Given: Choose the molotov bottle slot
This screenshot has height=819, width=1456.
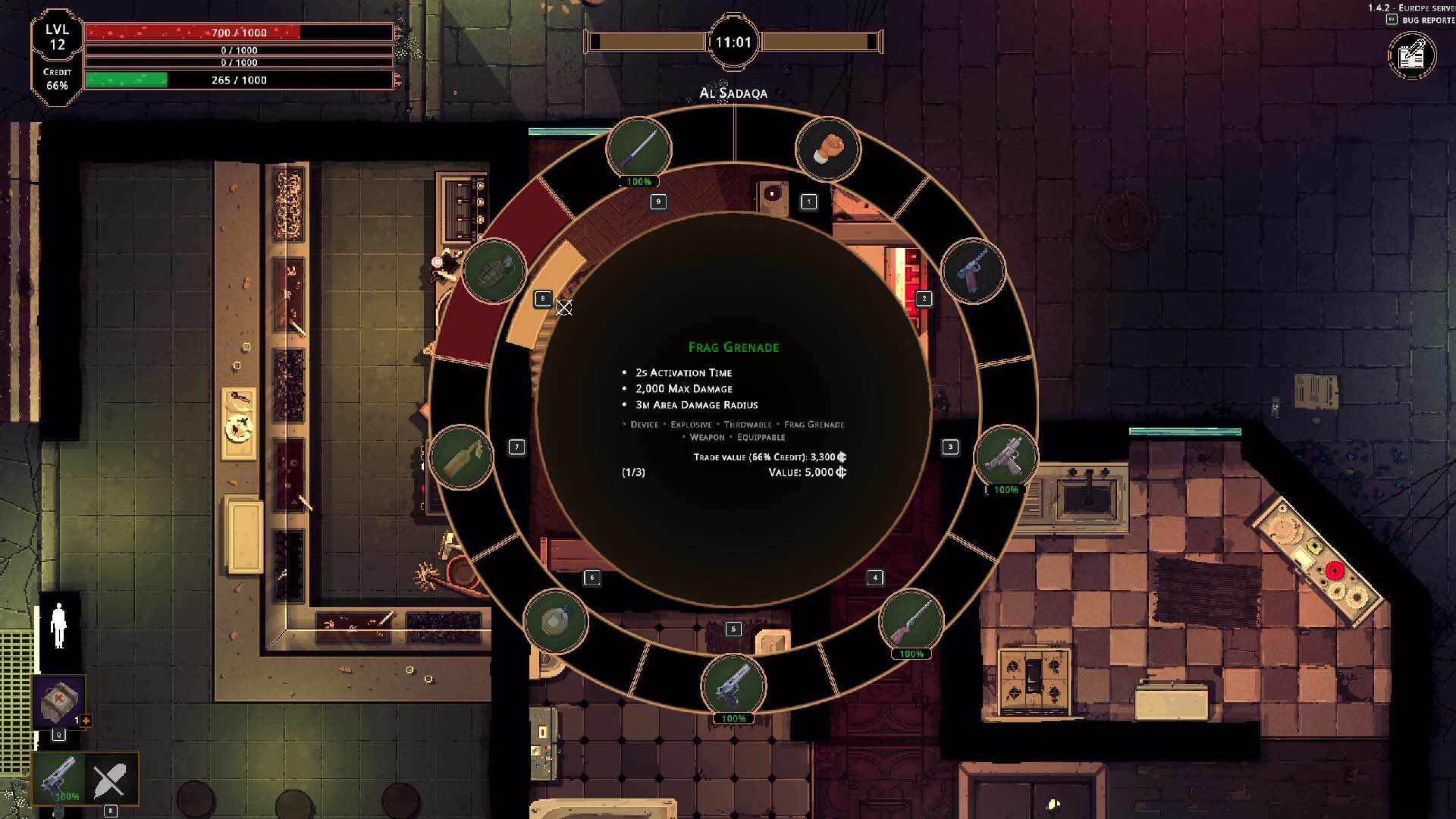Looking at the screenshot, I should pos(461,457).
